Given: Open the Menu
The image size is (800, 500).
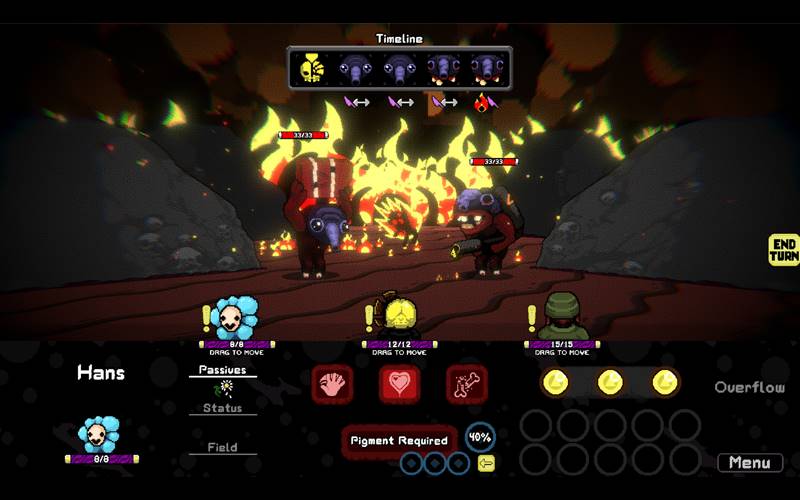Looking at the screenshot, I should tap(749, 463).
